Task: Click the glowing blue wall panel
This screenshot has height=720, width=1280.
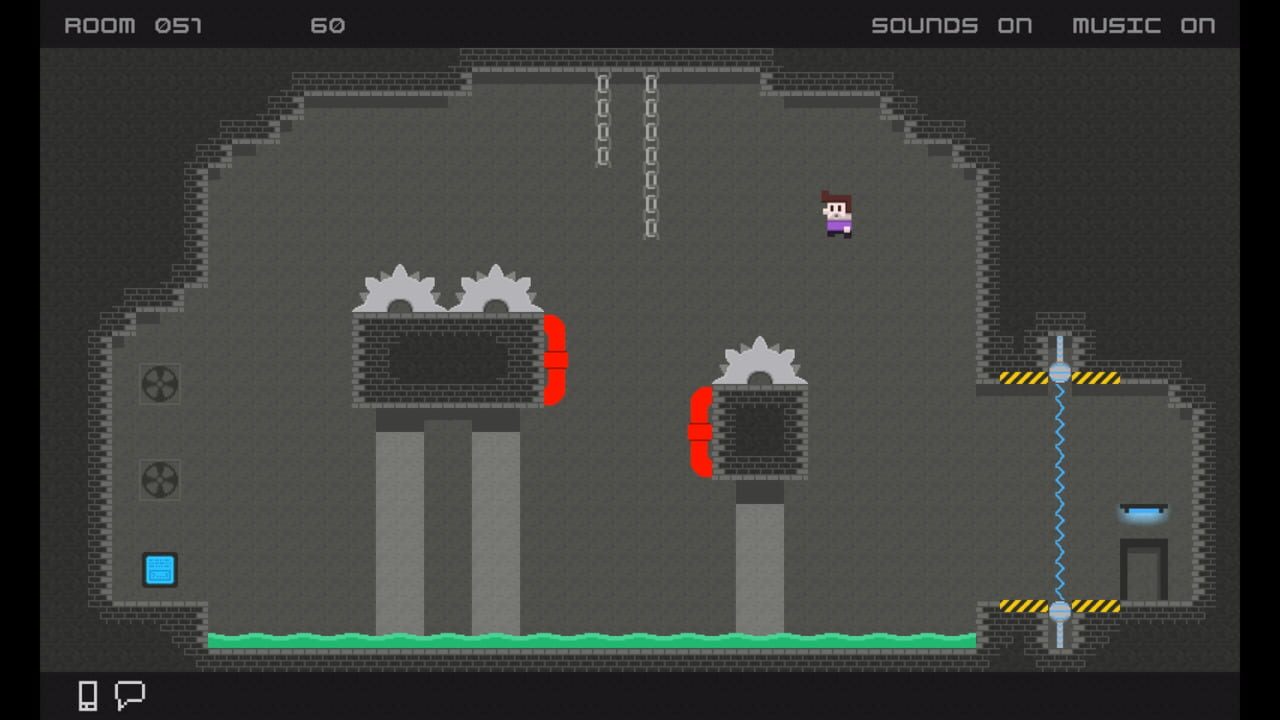Action: coord(160,570)
